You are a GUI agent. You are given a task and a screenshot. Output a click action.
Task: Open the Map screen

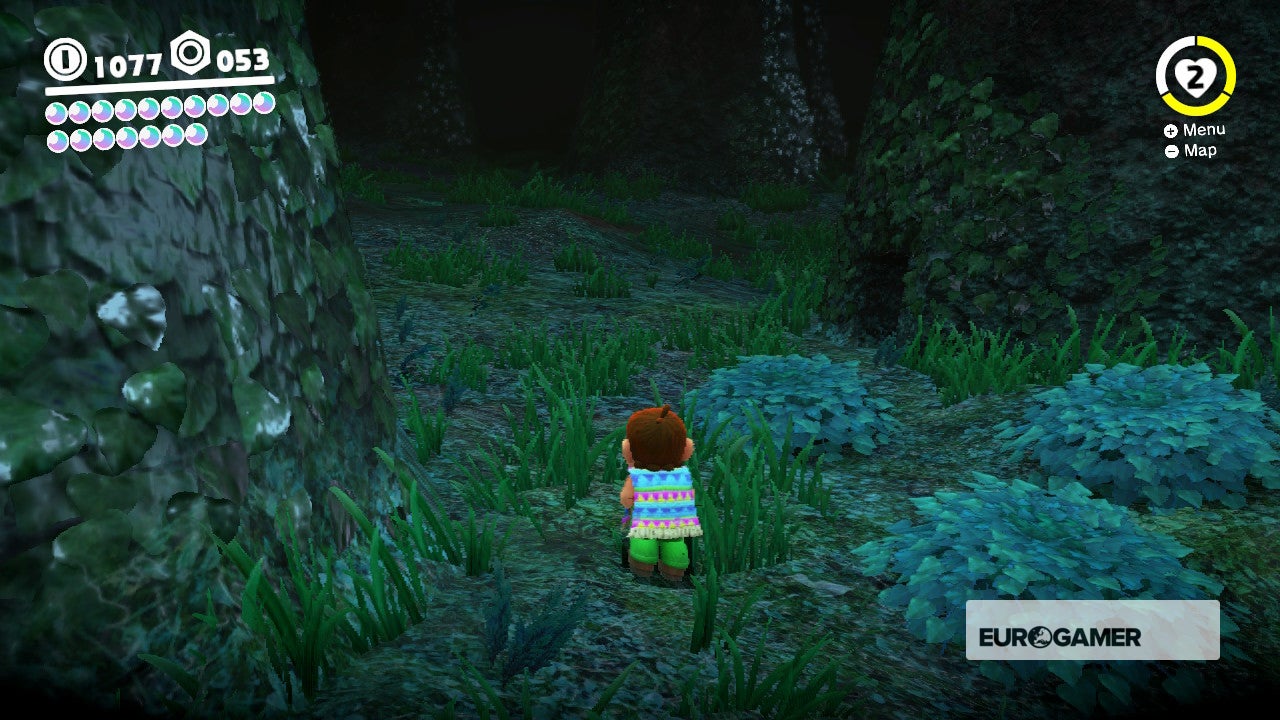(1201, 150)
